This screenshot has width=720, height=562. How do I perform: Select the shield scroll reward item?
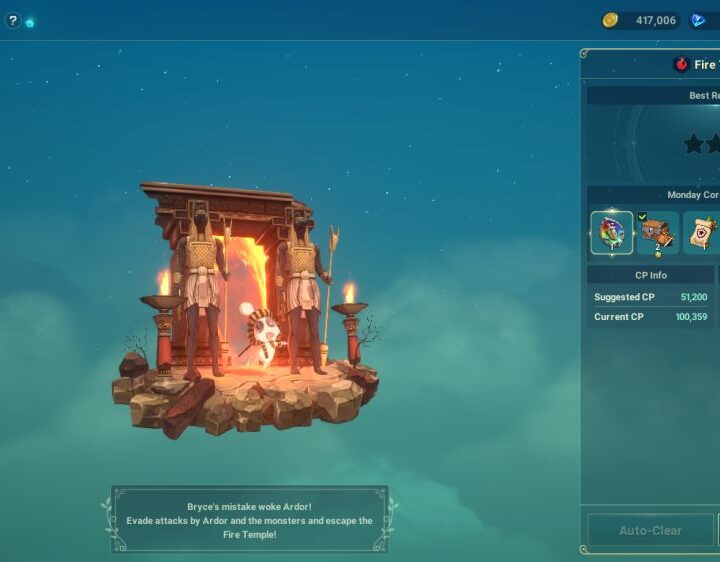(701, 233)
